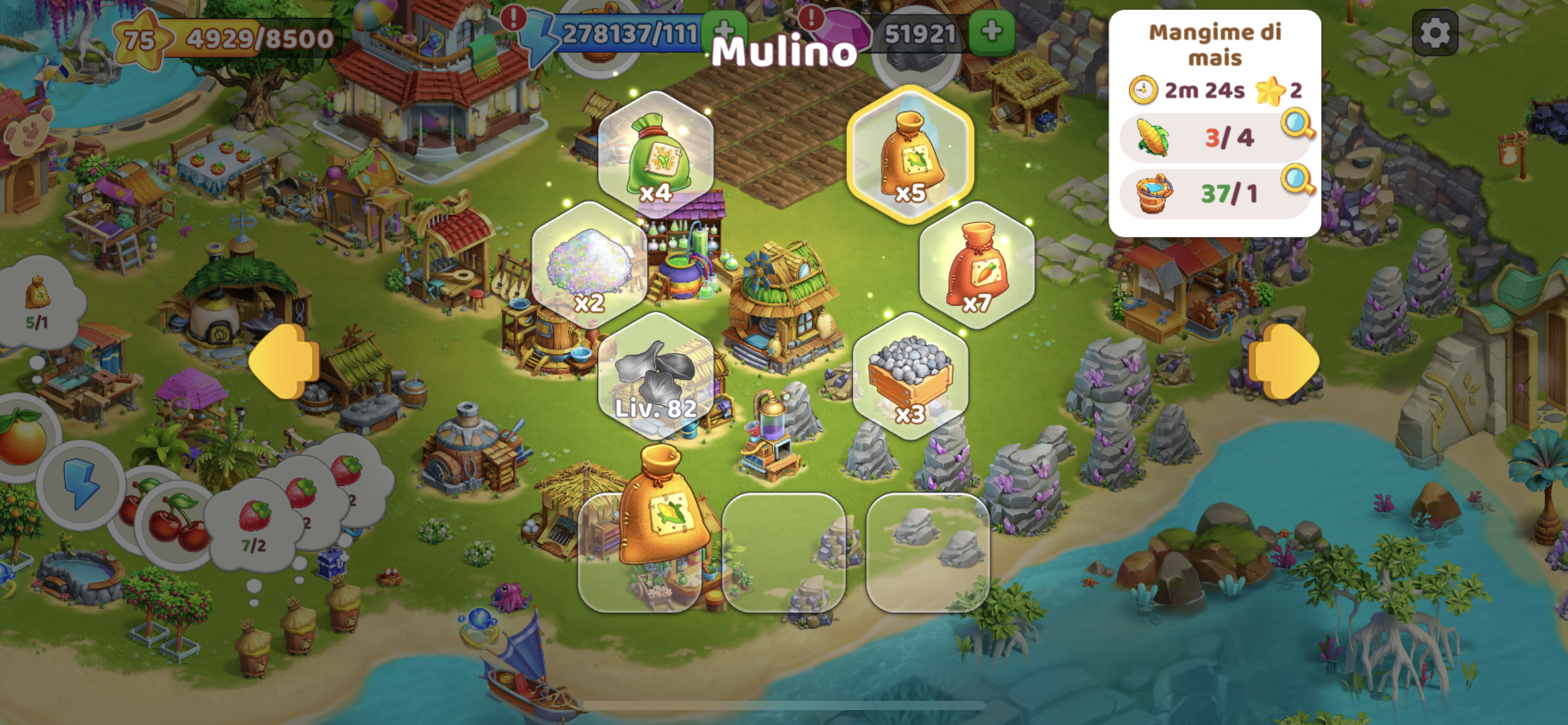Collect the corn feed bag from production queue

coord(662,508)
